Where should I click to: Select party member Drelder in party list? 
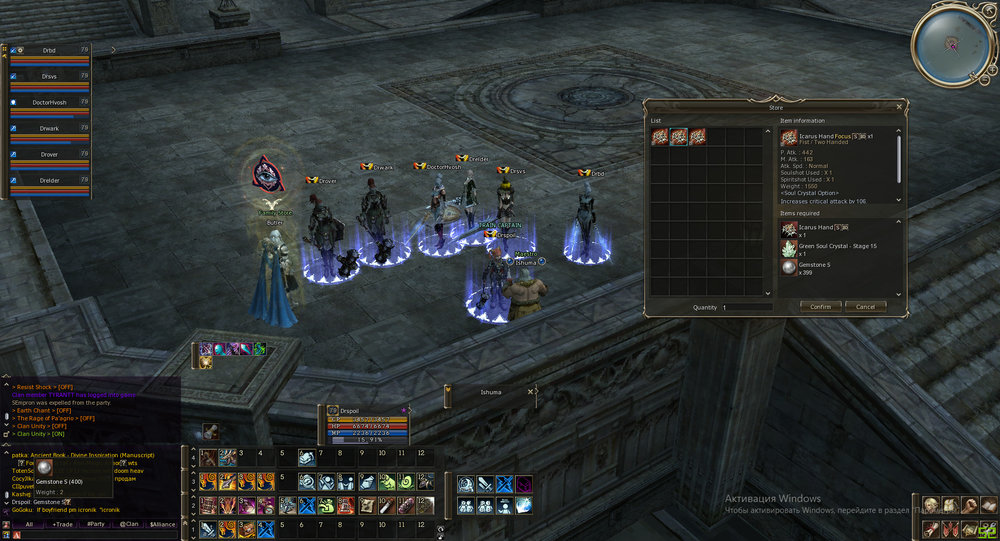click(48, 180)
